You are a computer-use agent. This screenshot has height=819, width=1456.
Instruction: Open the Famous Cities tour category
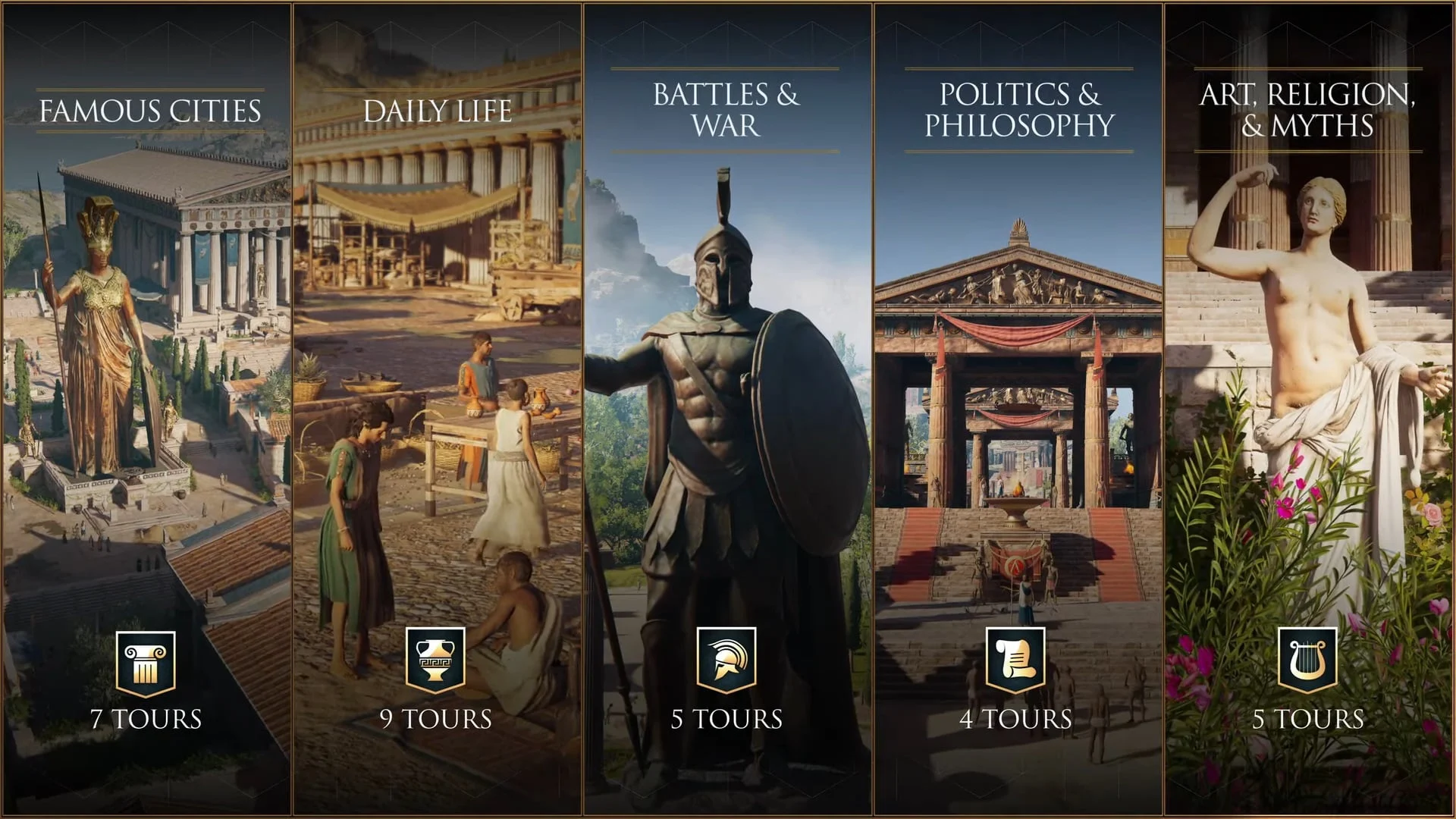click(x=149, y=111)
